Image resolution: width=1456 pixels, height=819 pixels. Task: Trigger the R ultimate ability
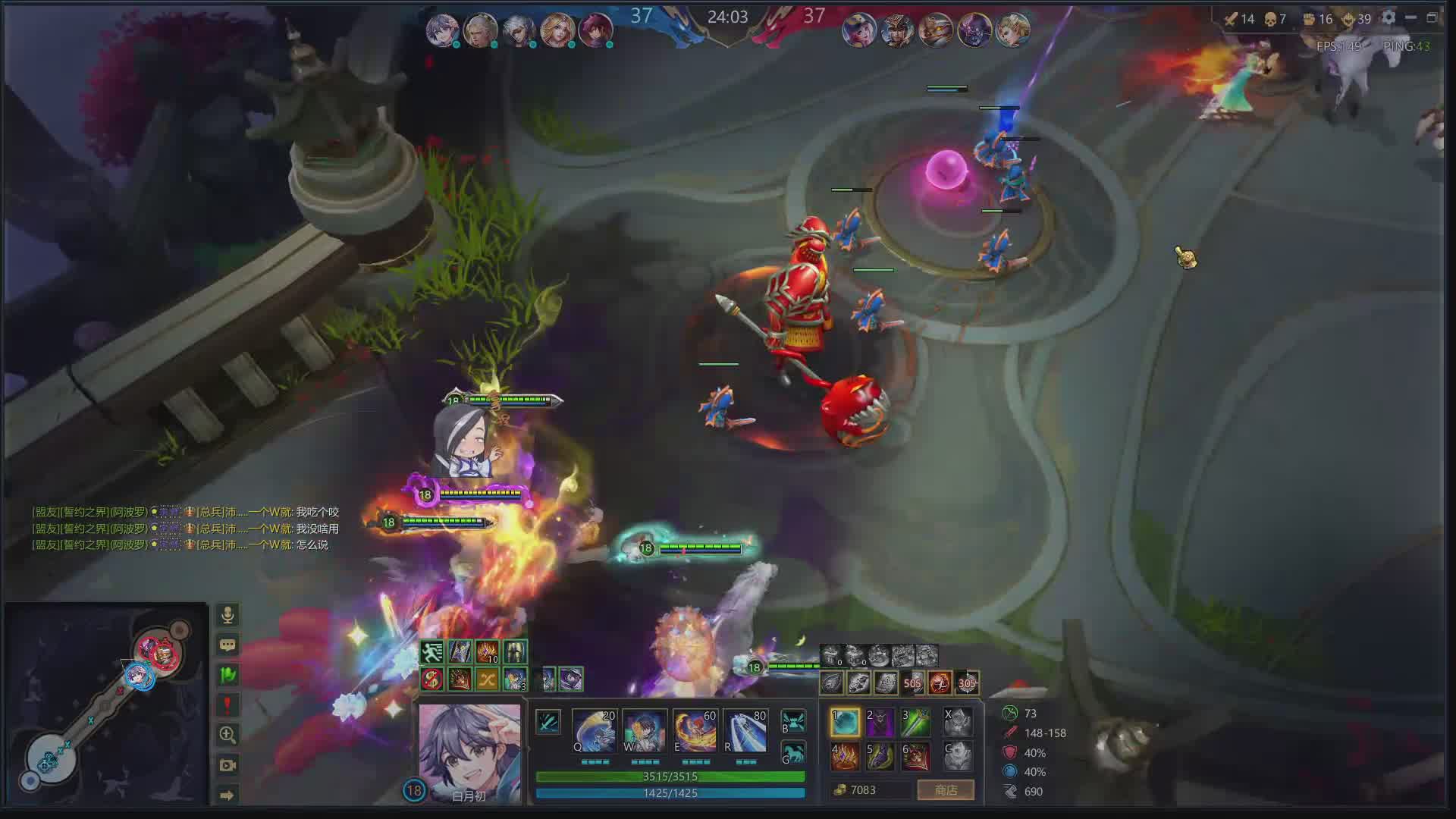(x=745, y=731)
